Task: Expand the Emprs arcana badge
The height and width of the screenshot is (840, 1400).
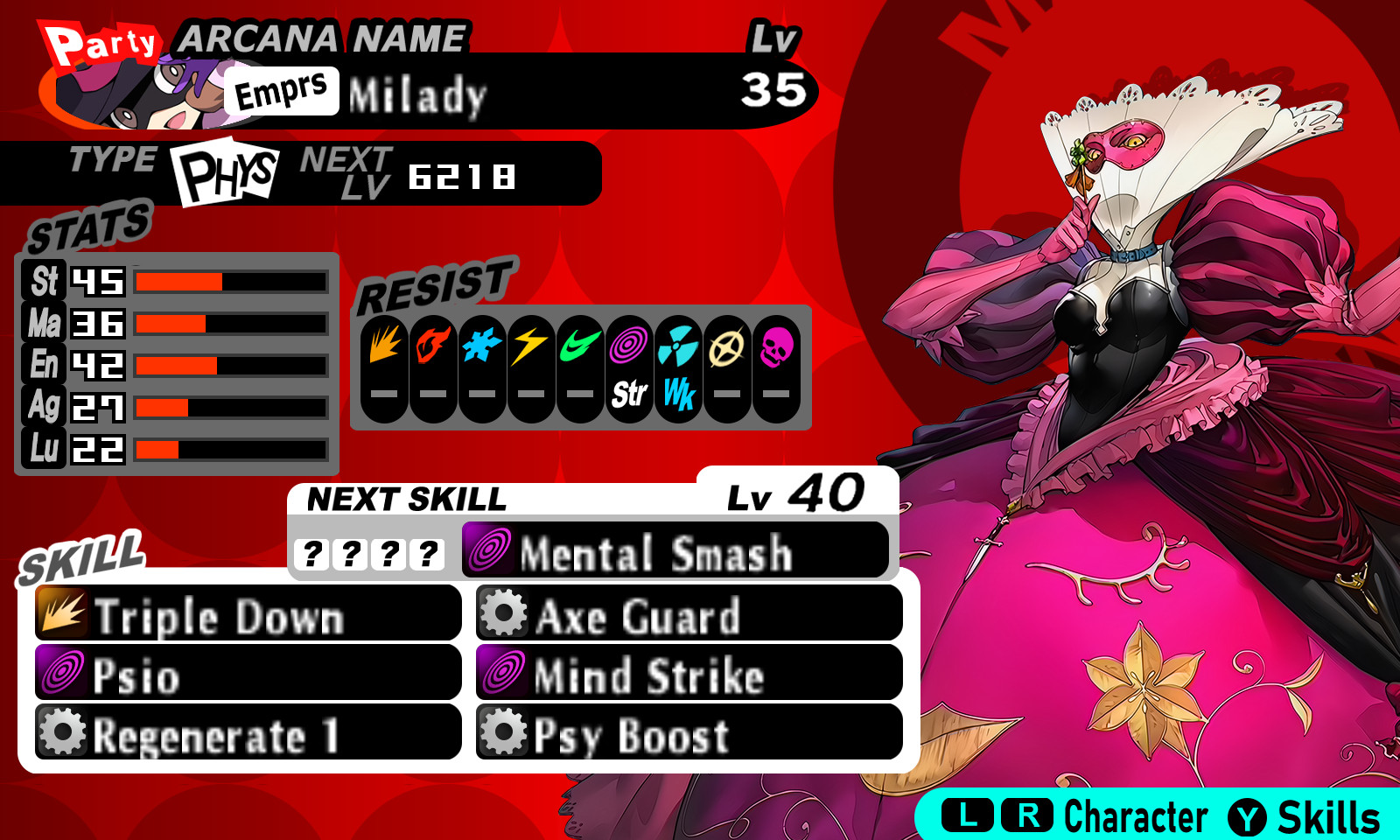Action: tap(282, 90)
